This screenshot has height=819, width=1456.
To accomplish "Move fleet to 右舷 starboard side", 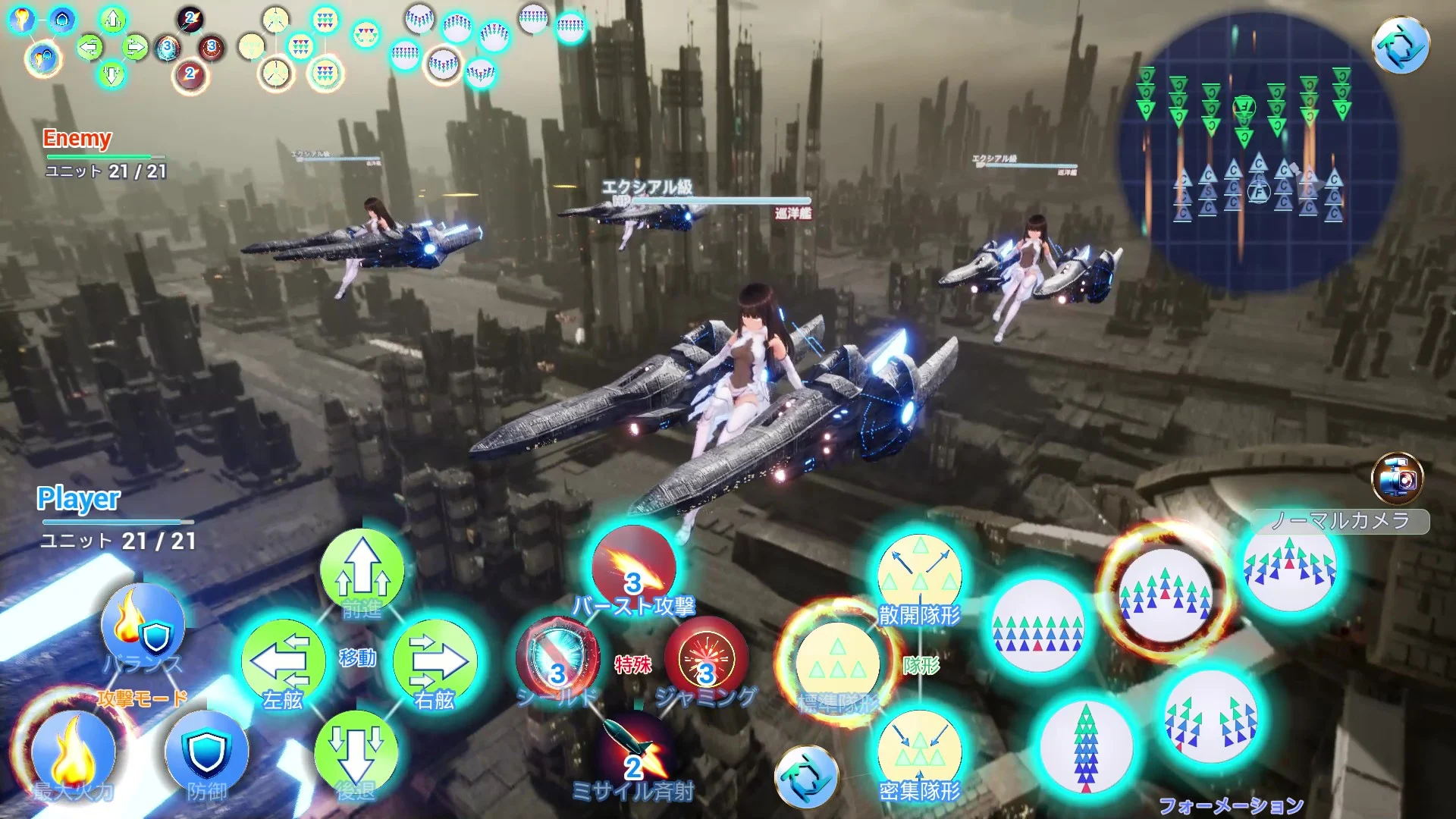I will (435, 661).
